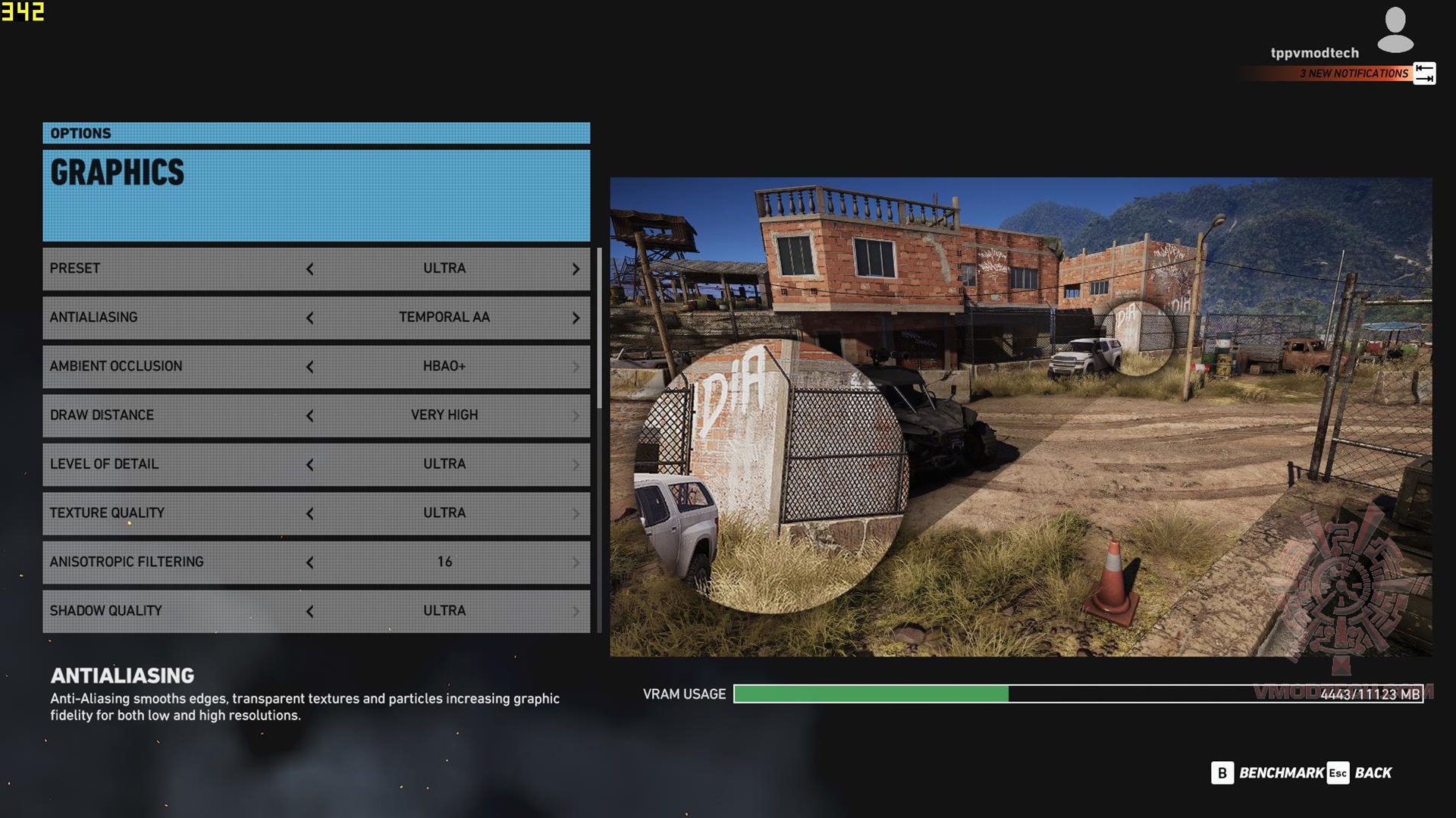Image resolution: width=1456 pixels, height=818 pixels.
Task: Lower Texture Quality from Ultra
Action: pyautogui.click(x=309, y=514)
